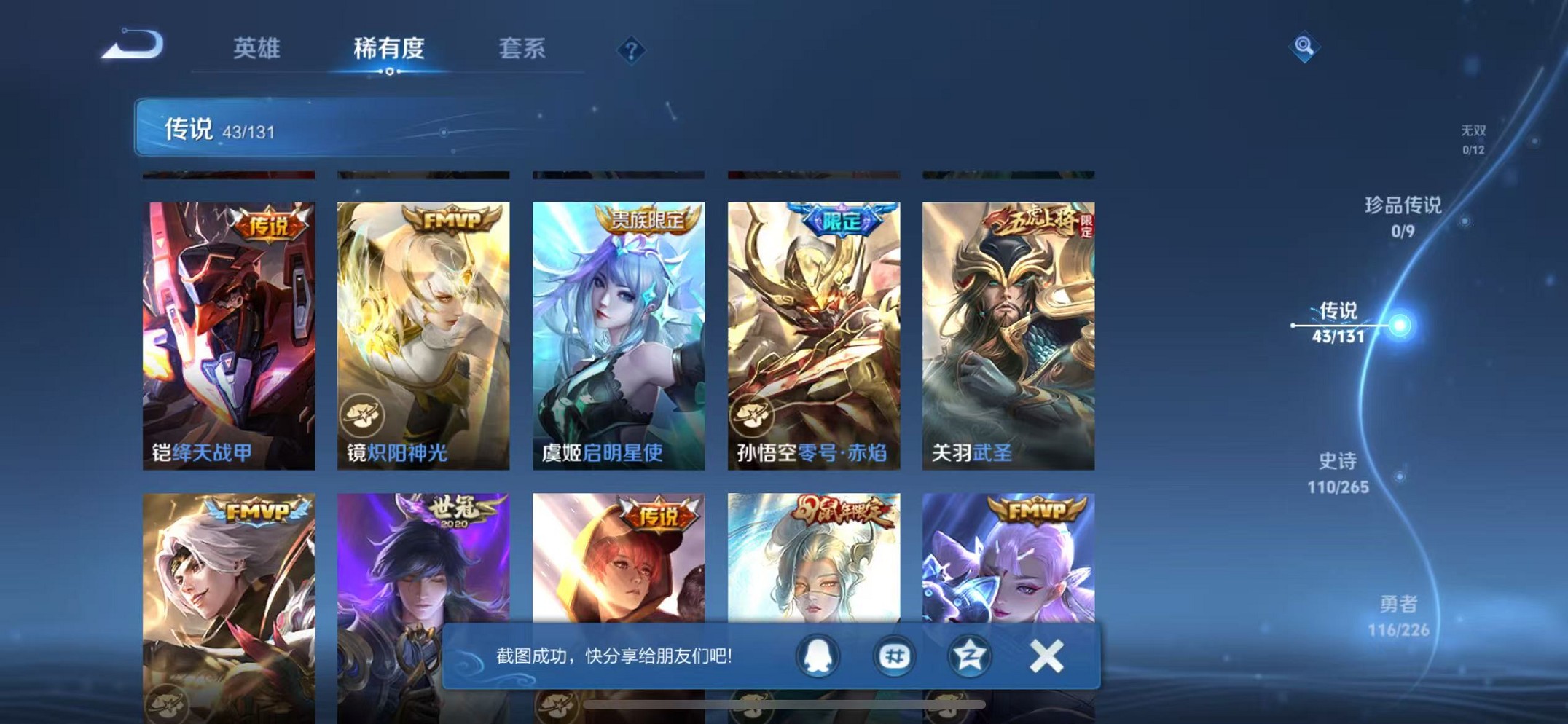
Task: Select the 稀有度 tab
Action: point(390,50)
